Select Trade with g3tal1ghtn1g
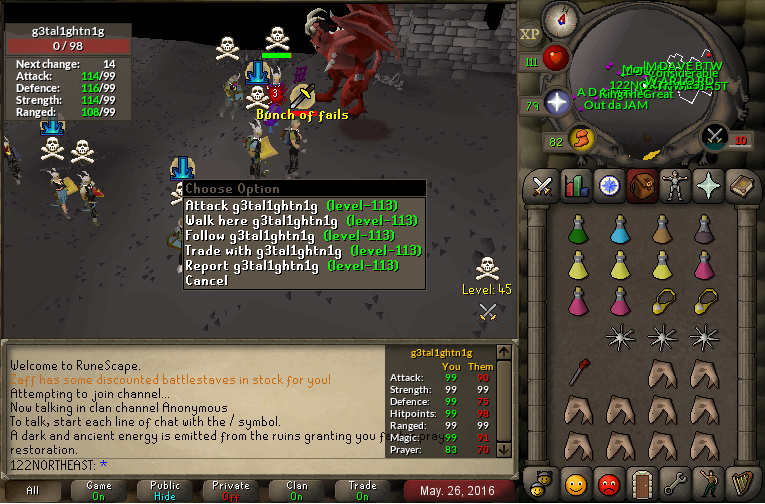Viewport: 765px width, 504px height. pos(302,251)
